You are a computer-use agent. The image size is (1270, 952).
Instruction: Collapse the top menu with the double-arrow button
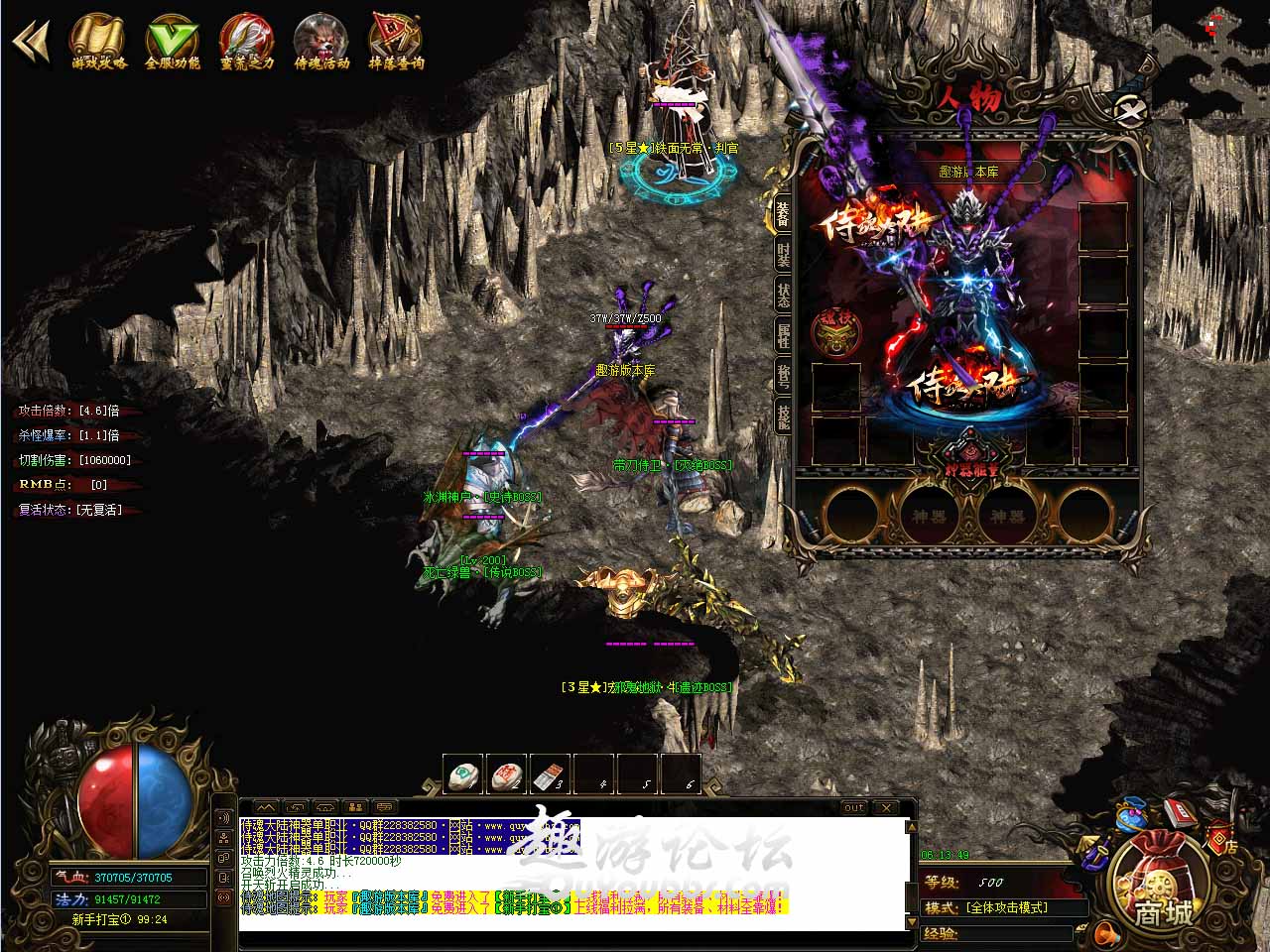click(30, 44)
